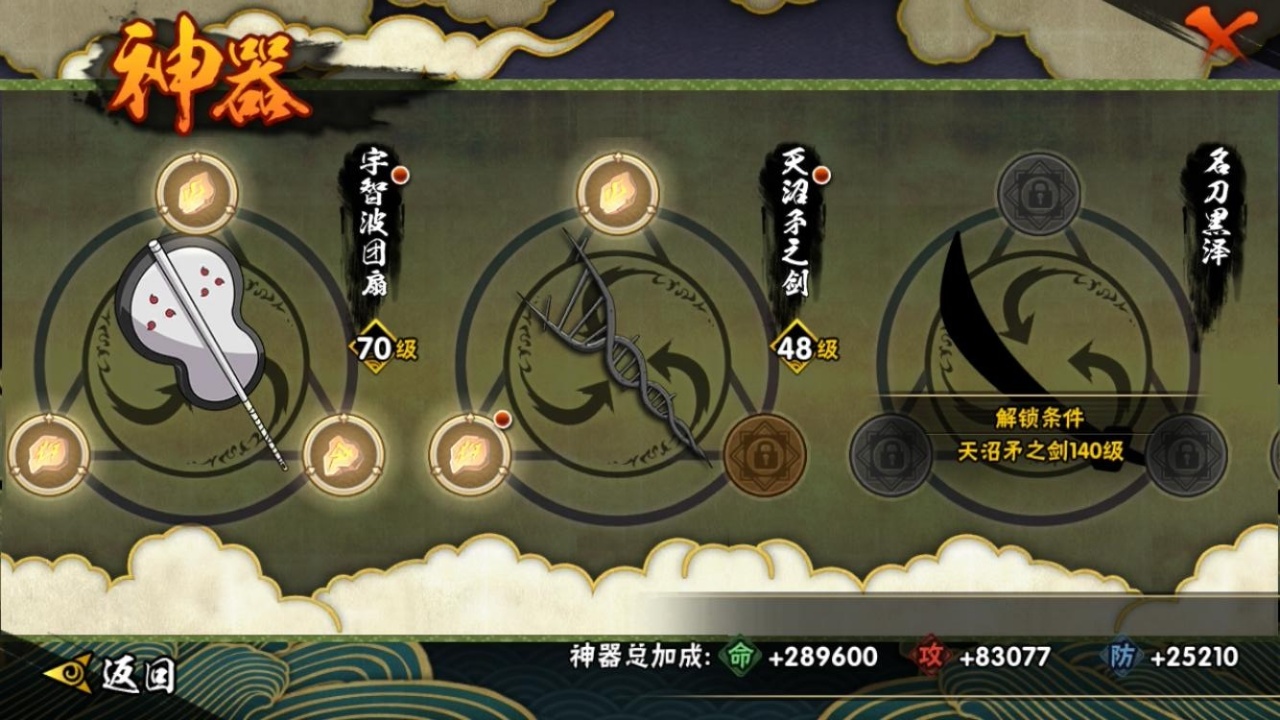Check the gray locked node crowning 名刀黑泽

pyautogui.click(x=1039, y=194)
